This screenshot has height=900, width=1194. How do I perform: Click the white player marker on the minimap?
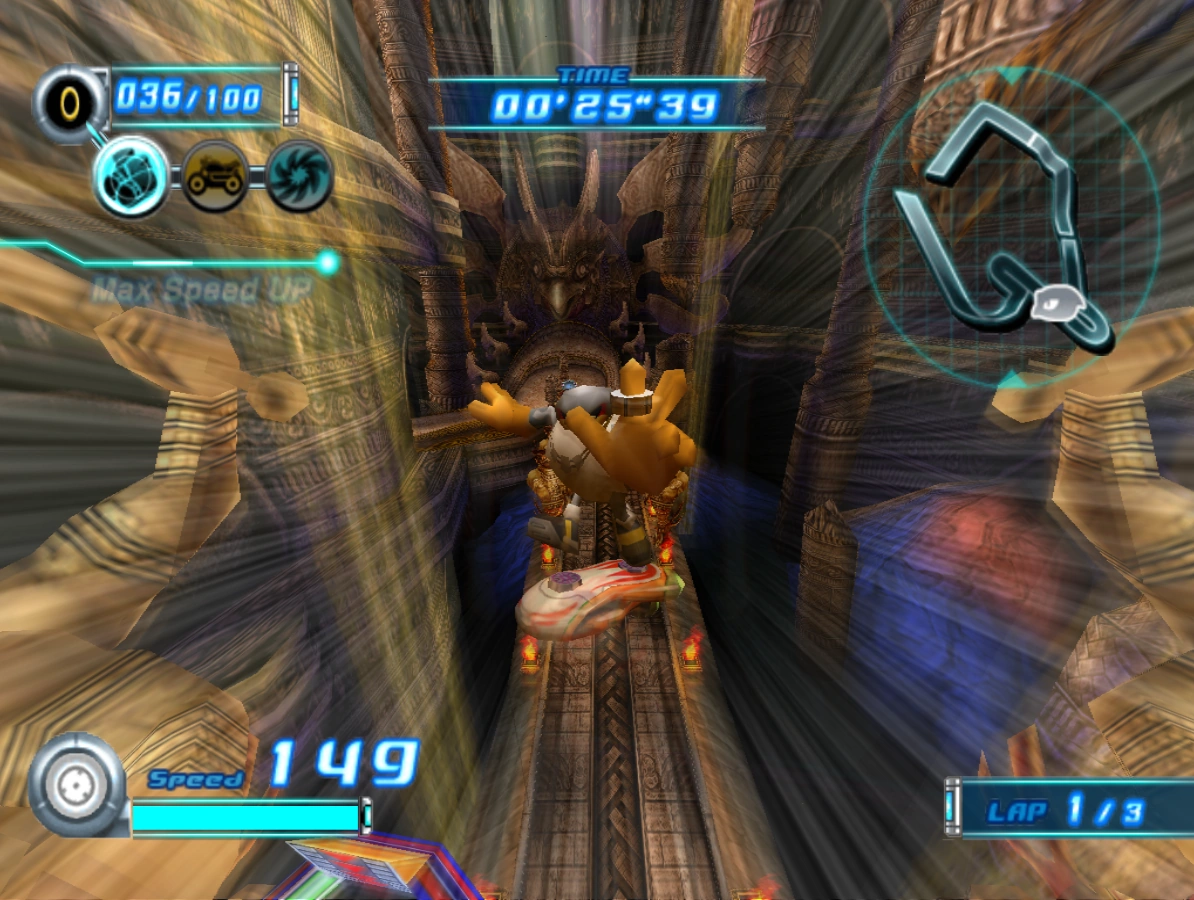1055,302
